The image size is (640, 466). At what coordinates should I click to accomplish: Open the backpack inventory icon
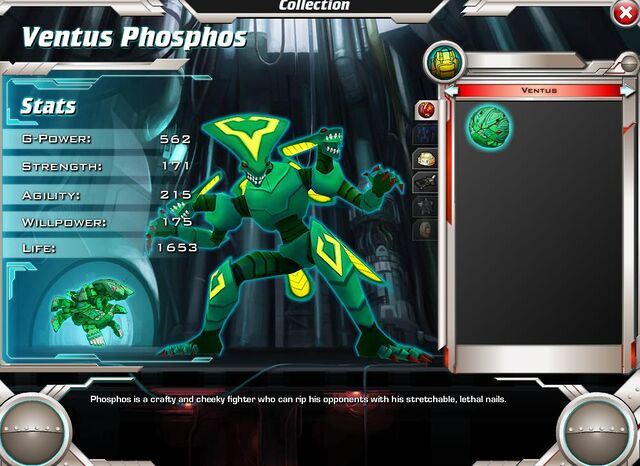click(443, 61)
